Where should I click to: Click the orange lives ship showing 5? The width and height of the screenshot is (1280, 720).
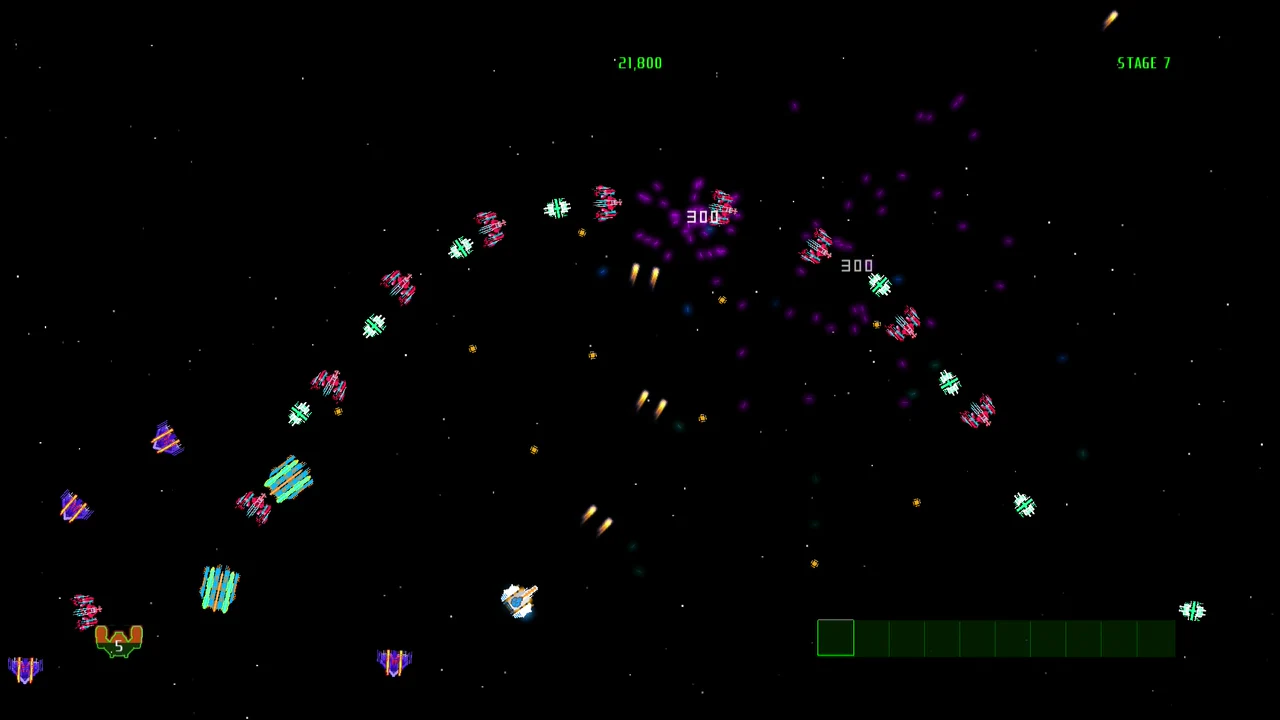tap(118, 642)
